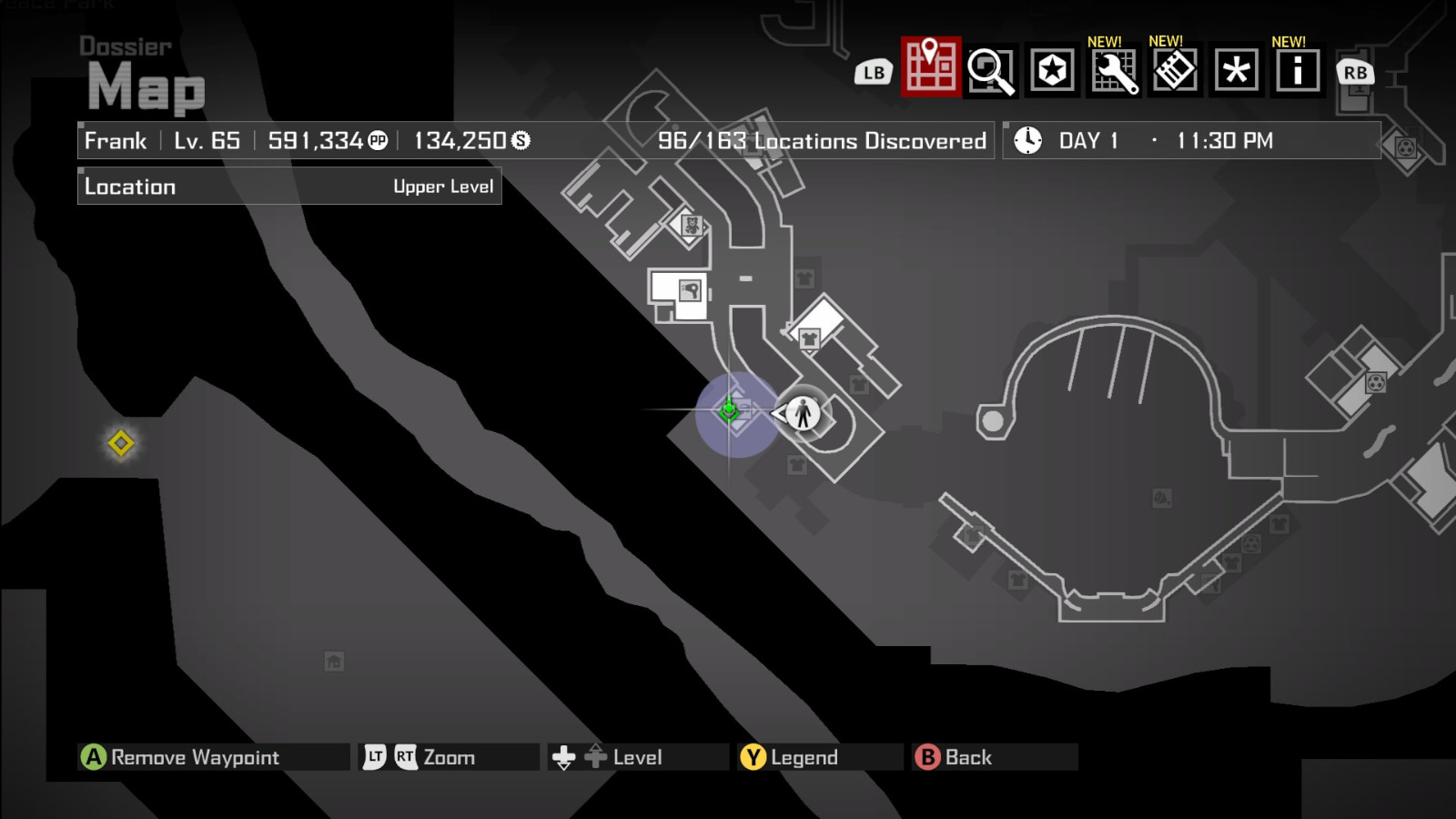Click Frank's player position marker on map
Image resolution: width=1456 pixels, height=819 pixels.
tap(802, 411)
